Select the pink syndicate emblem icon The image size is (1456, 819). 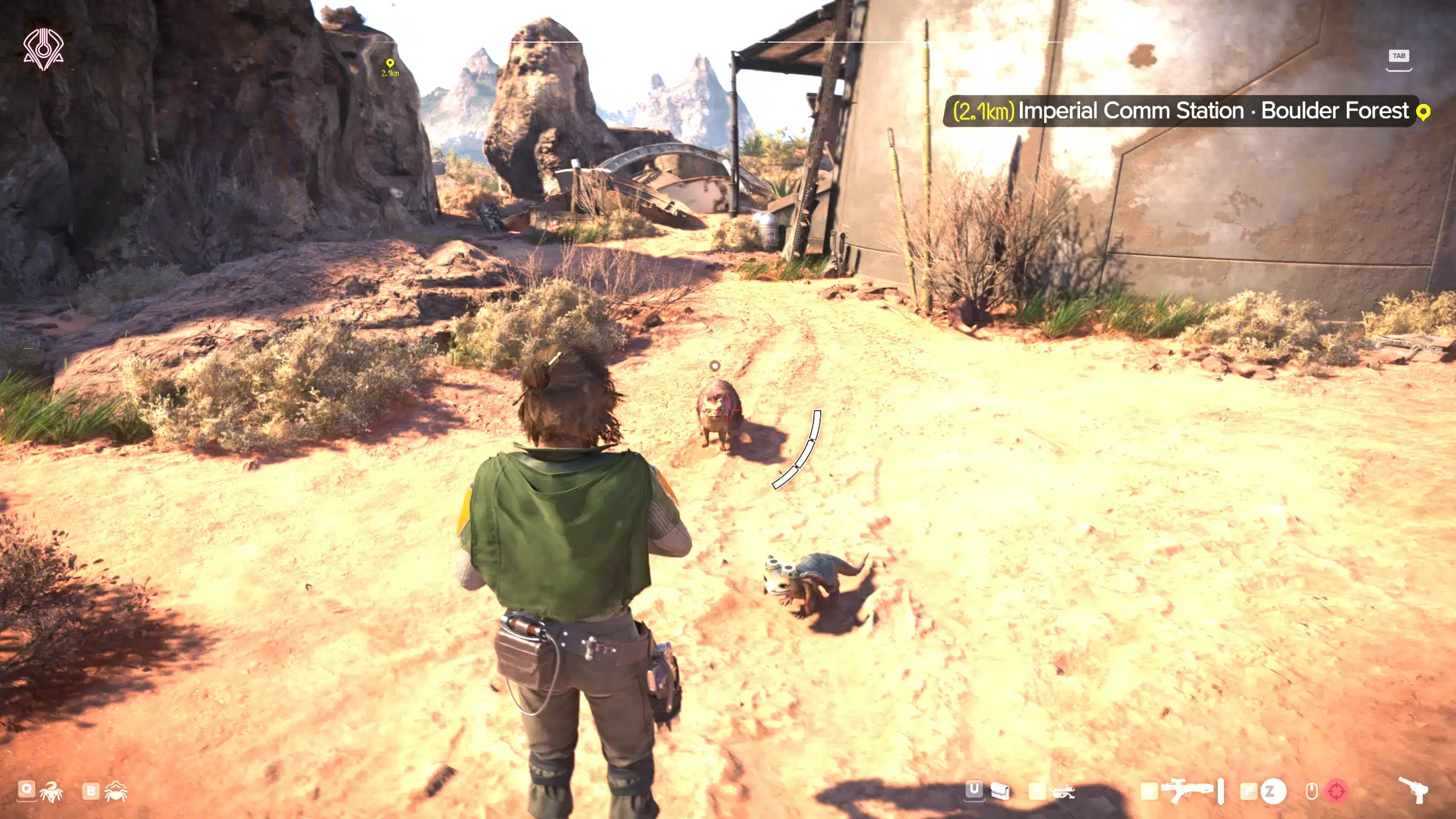[43, 49]
